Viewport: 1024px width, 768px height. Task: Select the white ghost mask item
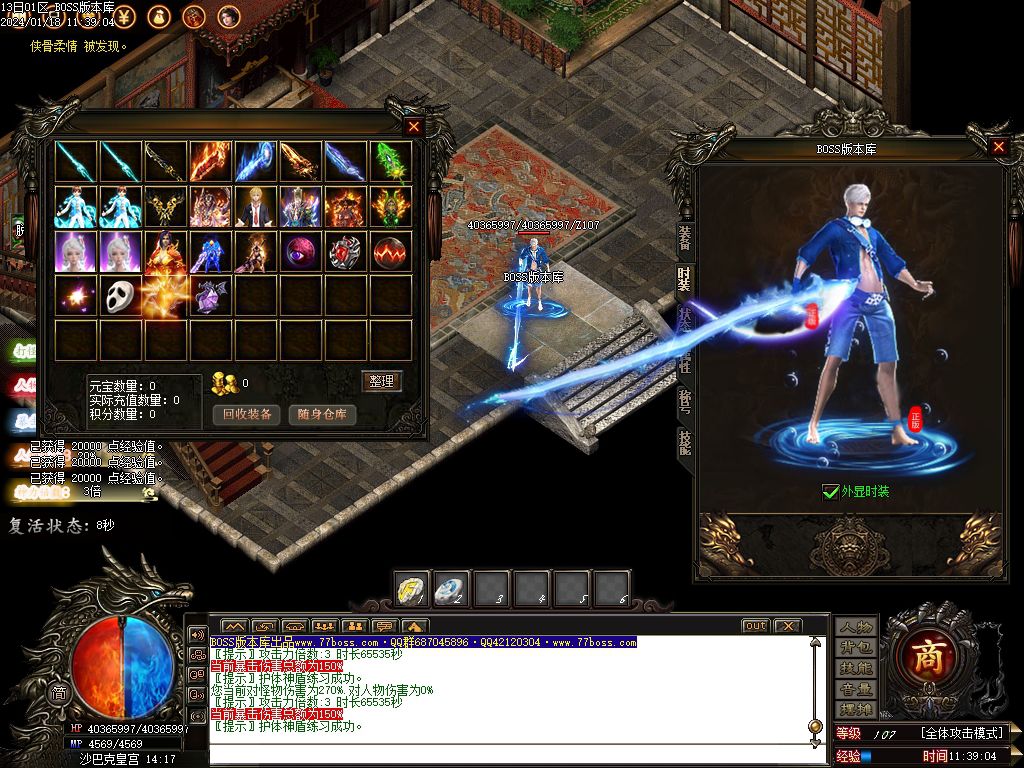pyautogui.click(x=121, y=296)
